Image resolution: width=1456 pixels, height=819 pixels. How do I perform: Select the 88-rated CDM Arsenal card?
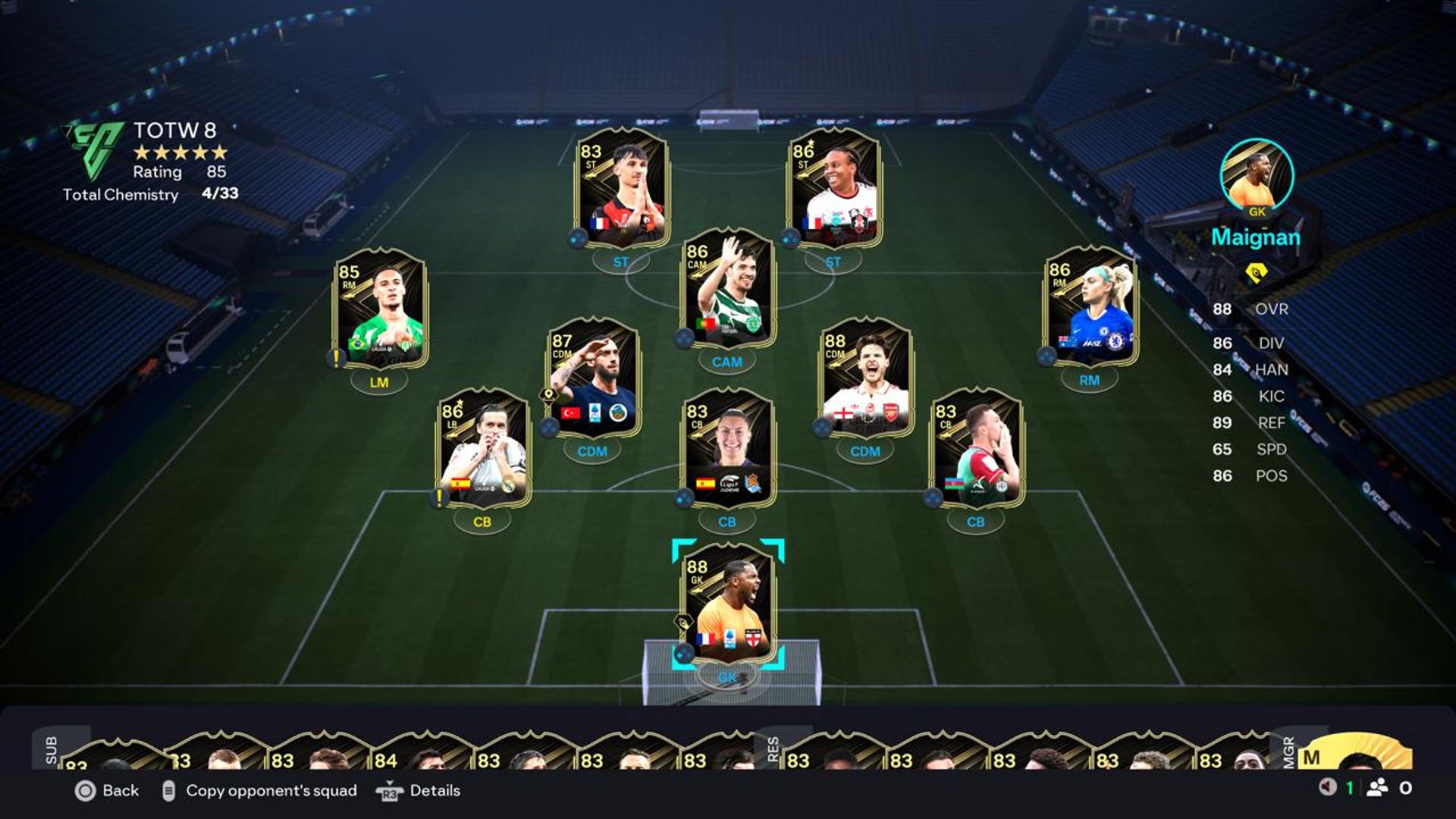[x=866, y=378]
